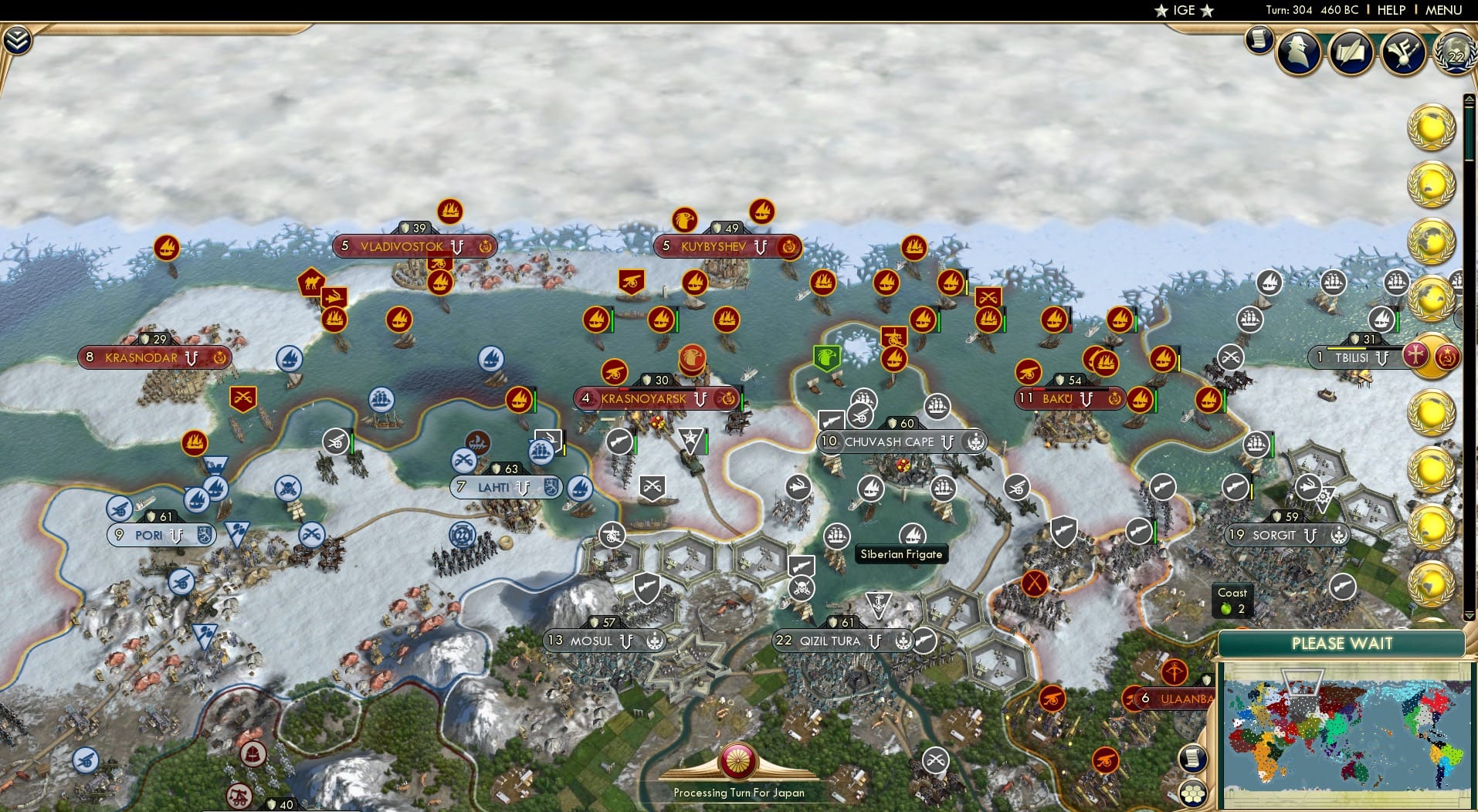Select the Siberian Frigate unit
1478x812 pixels.
point(914,533)
